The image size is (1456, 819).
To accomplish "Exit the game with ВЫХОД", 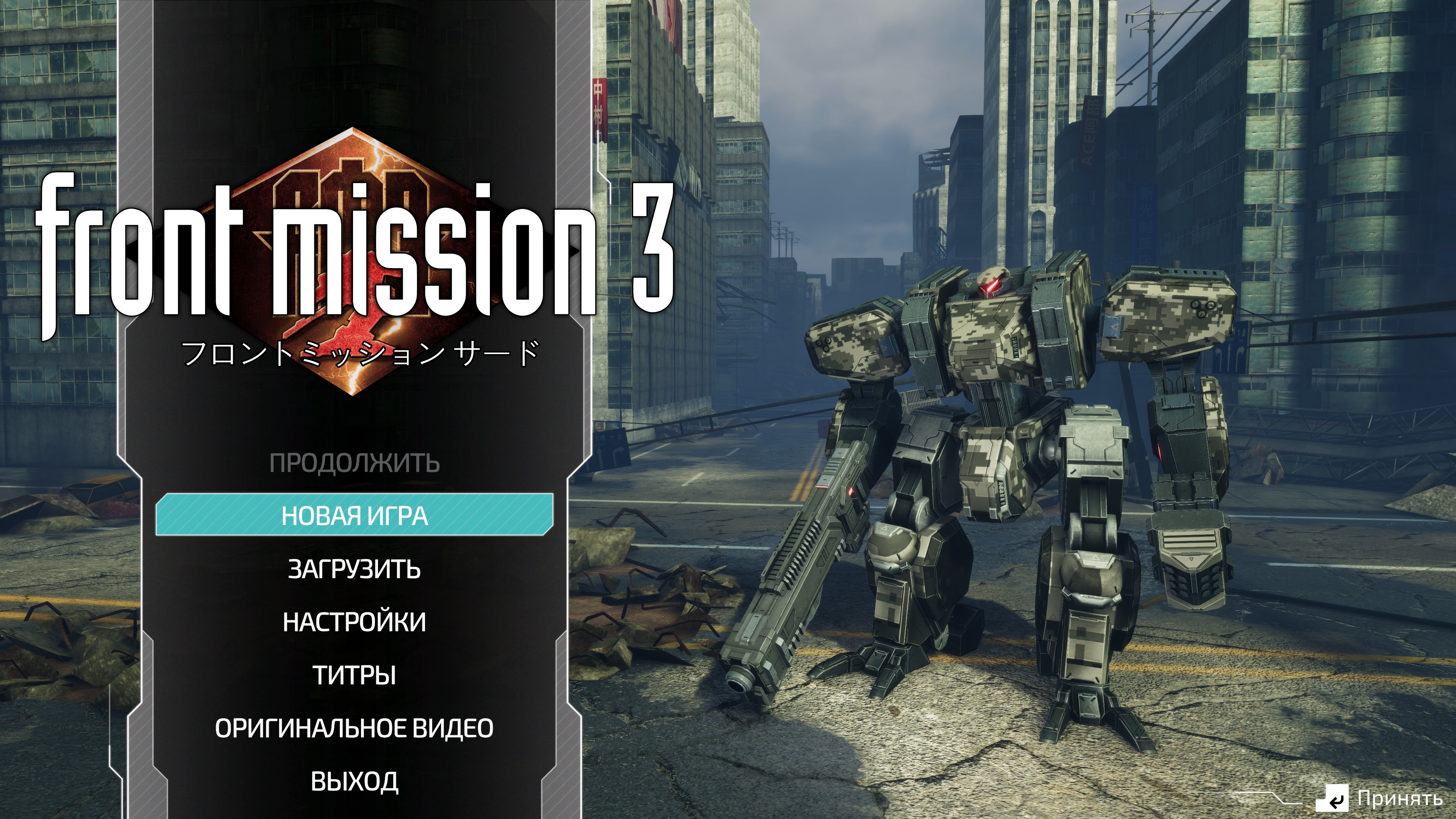I will (x=355, y=781).
